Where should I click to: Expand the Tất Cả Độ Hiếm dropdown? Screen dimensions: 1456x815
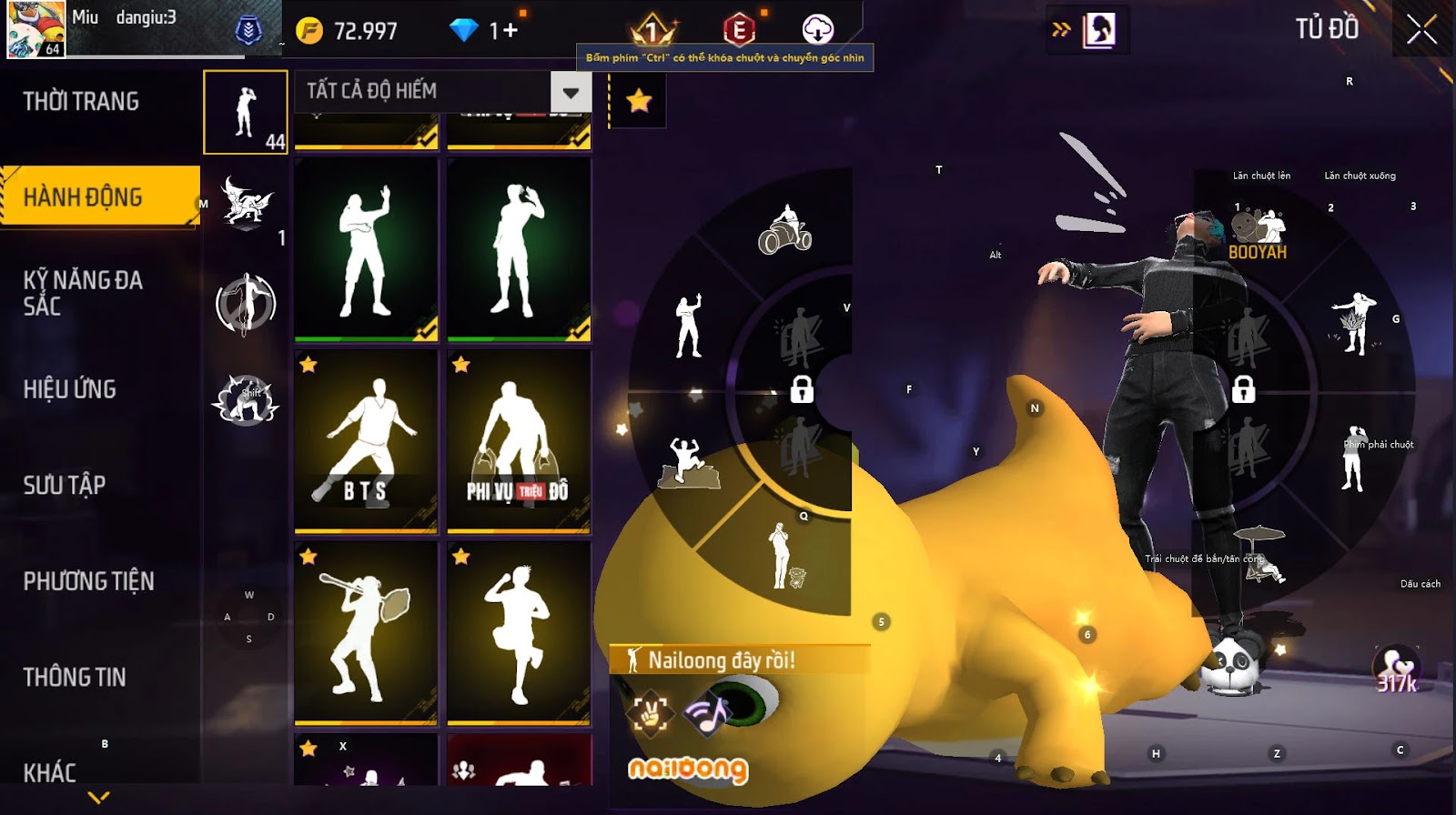[571, 92]
